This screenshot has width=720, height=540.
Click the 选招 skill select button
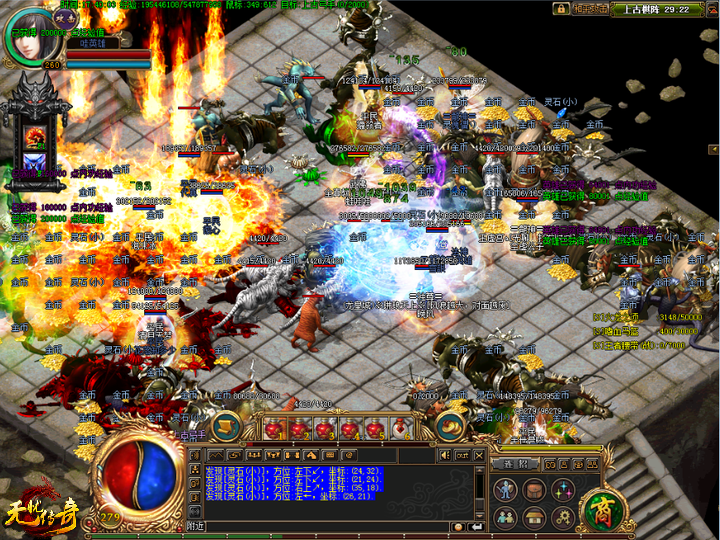[515, 464]
